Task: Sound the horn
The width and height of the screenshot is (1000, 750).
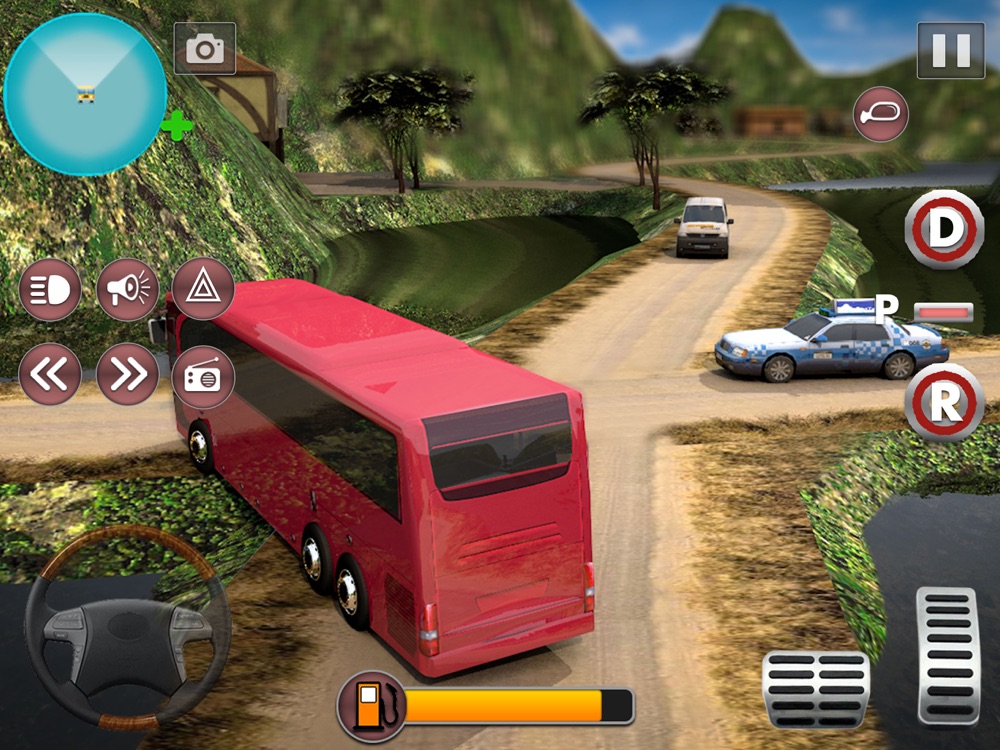Action: coord(128,290)
